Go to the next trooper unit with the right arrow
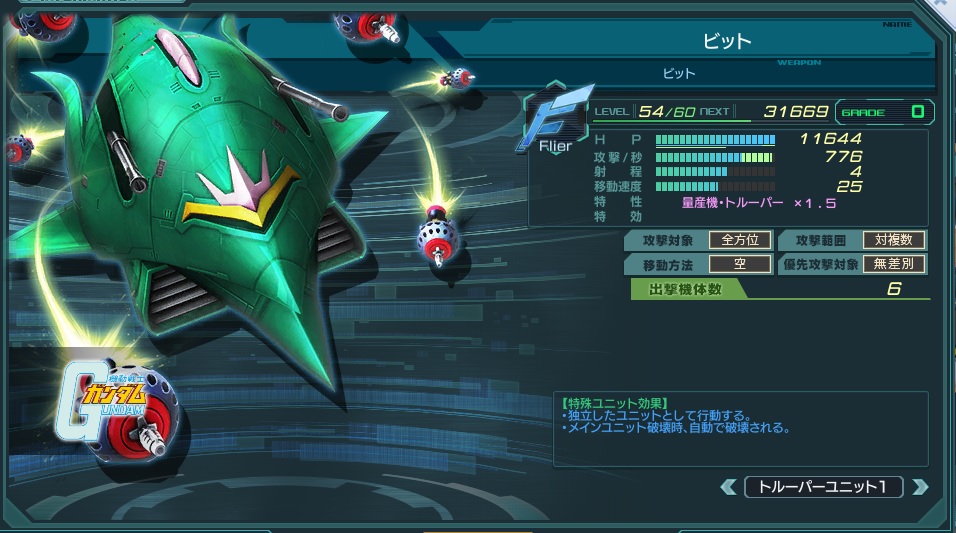 [x=920, y=487]
